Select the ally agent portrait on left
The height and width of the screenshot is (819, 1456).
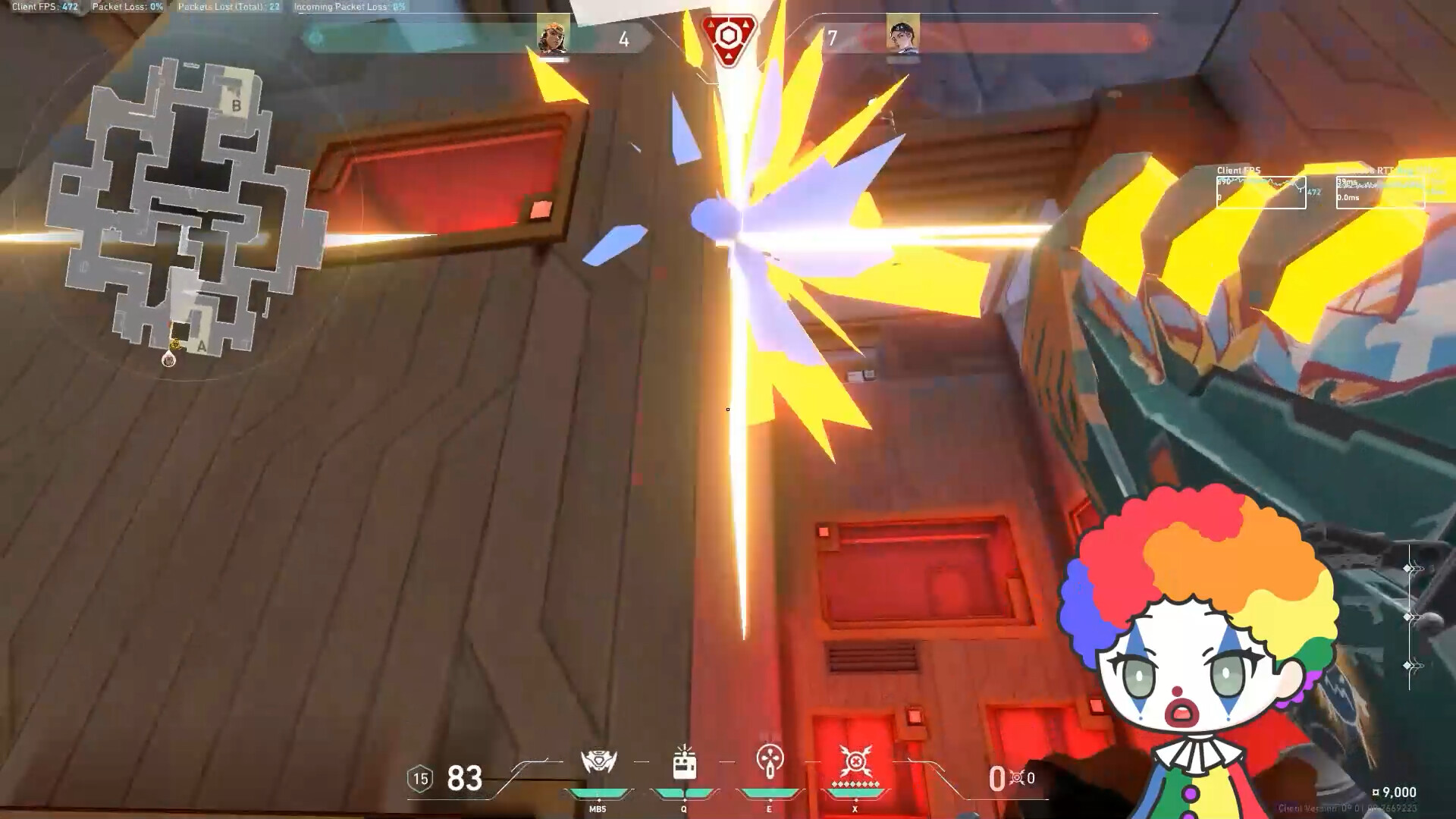click(552, 36)
